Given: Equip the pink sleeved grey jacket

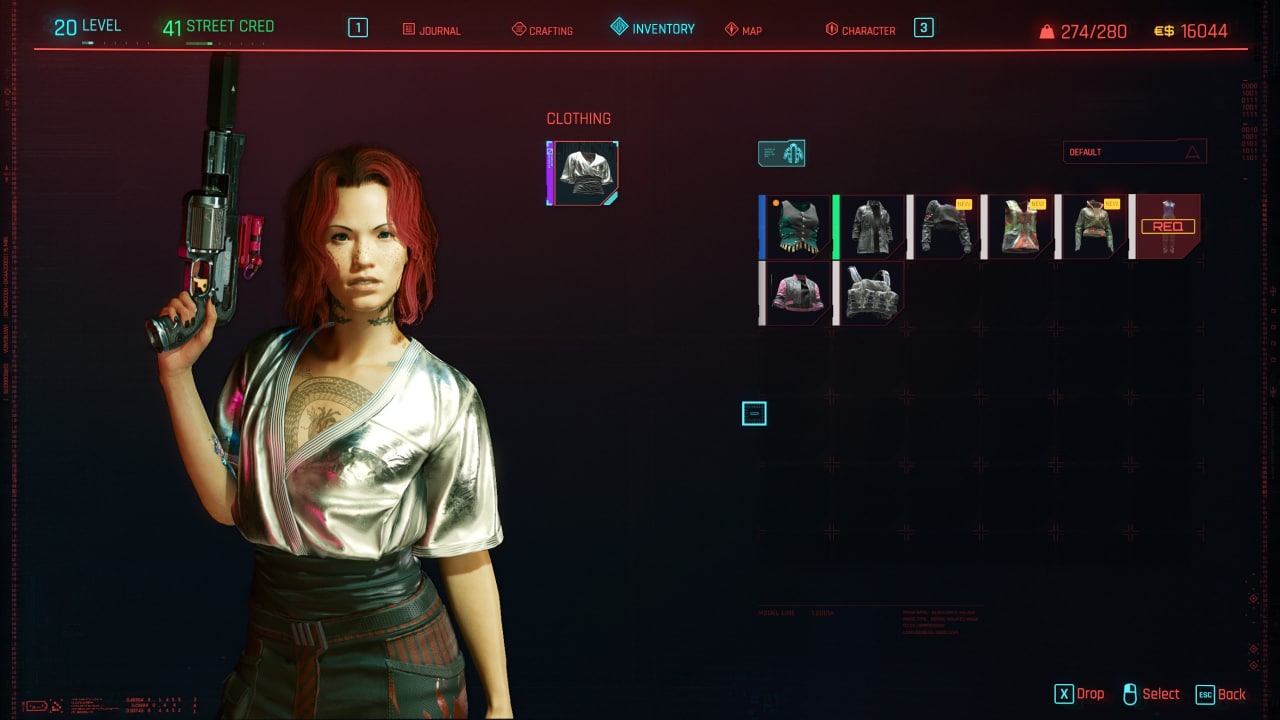Looking at the screenshot, I should tap(797, 293).
